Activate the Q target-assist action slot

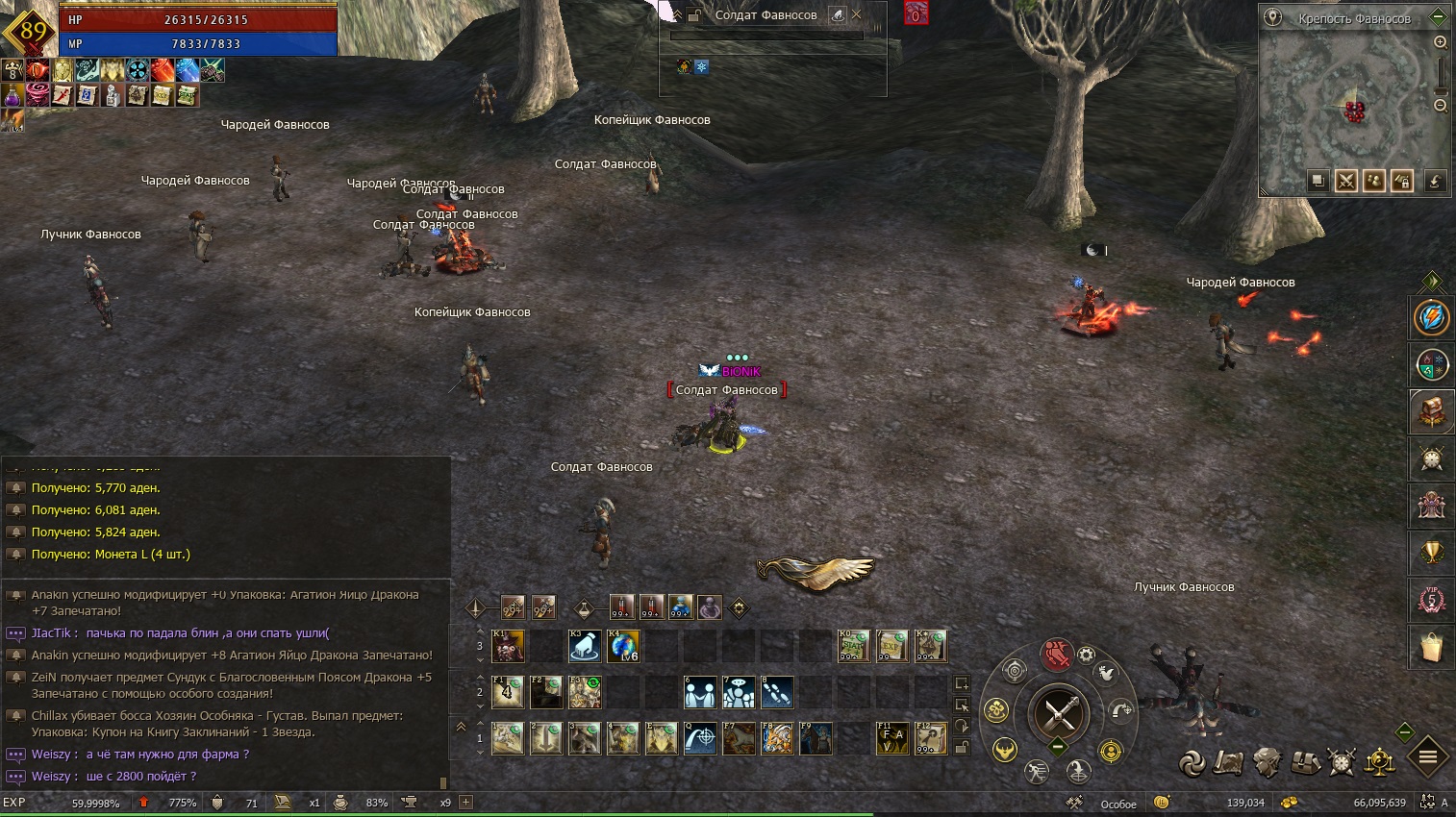[x=700, y=738]
